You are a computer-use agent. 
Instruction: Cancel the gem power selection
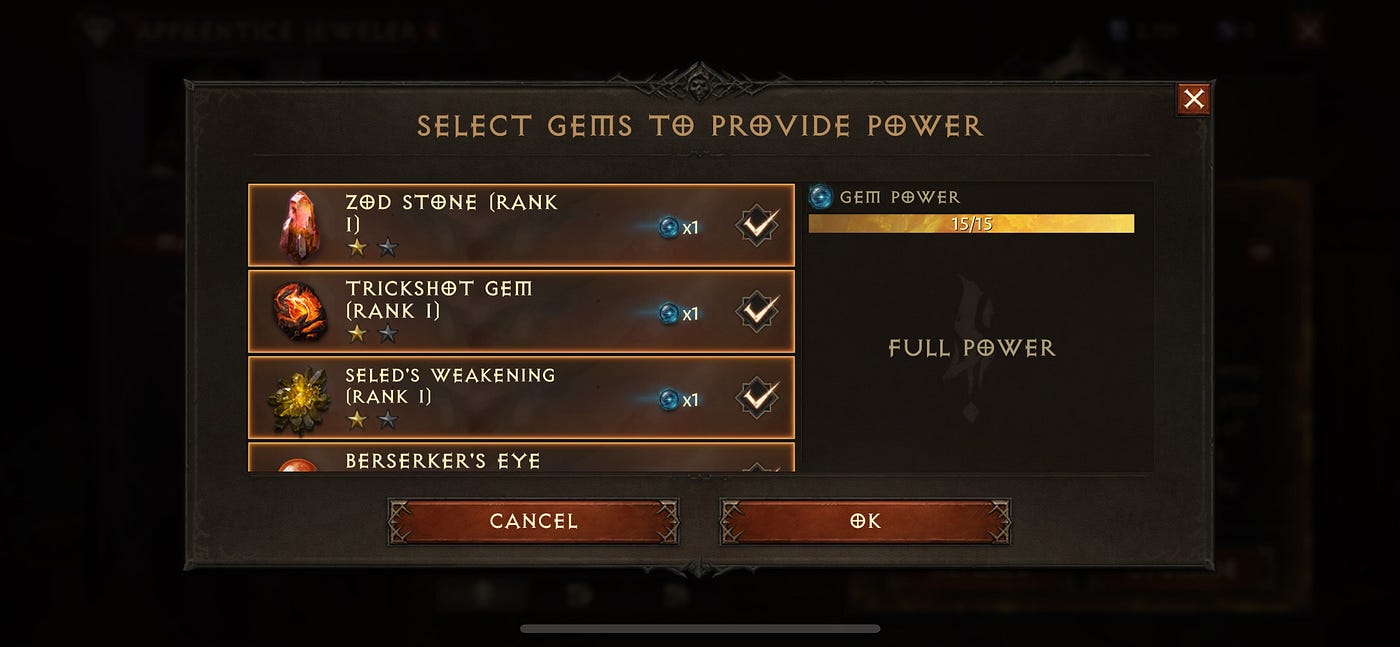pyautogui.click(x=533, y=521)
